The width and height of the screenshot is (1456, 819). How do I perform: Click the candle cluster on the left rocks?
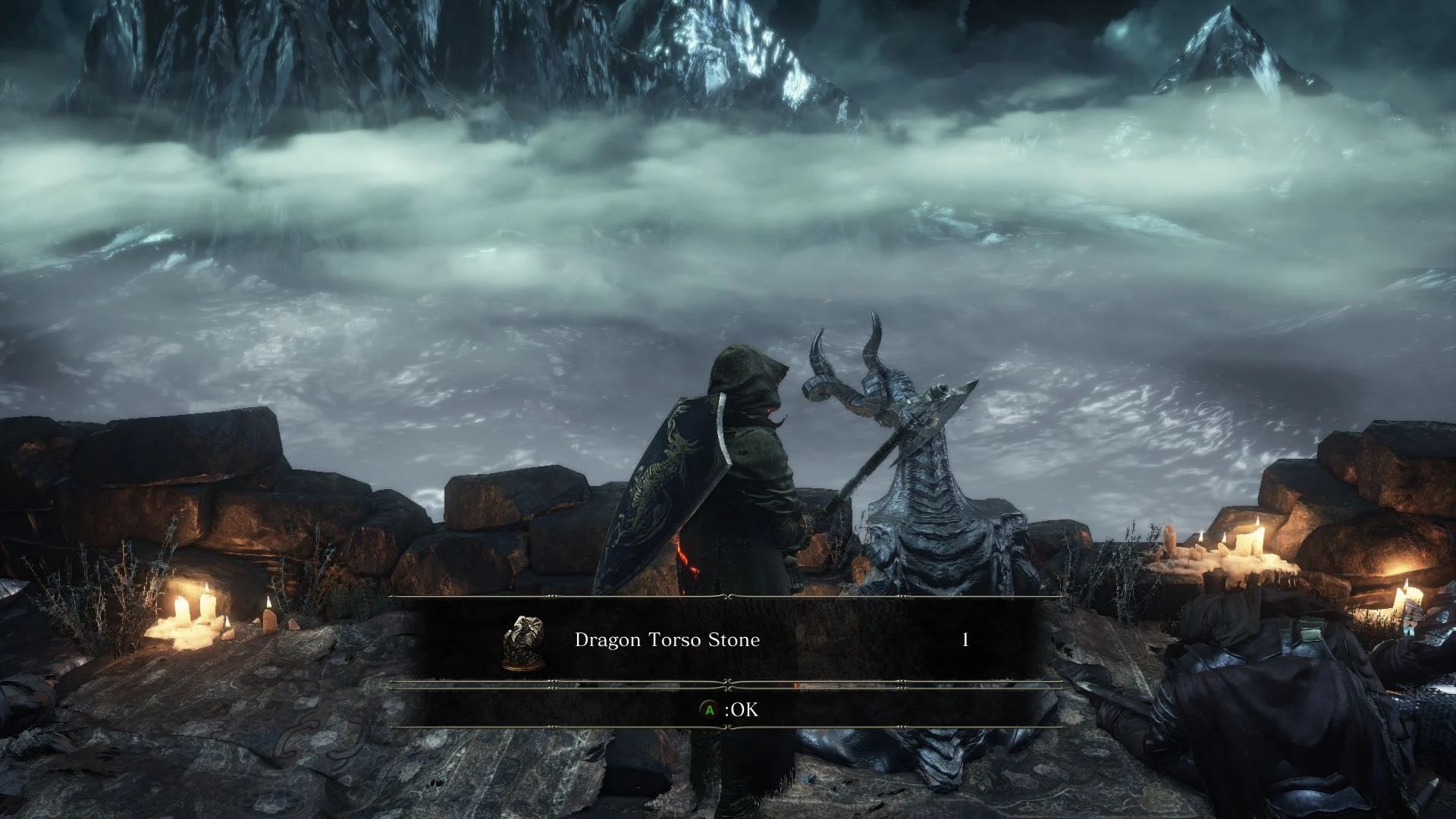tap(193, 622)
